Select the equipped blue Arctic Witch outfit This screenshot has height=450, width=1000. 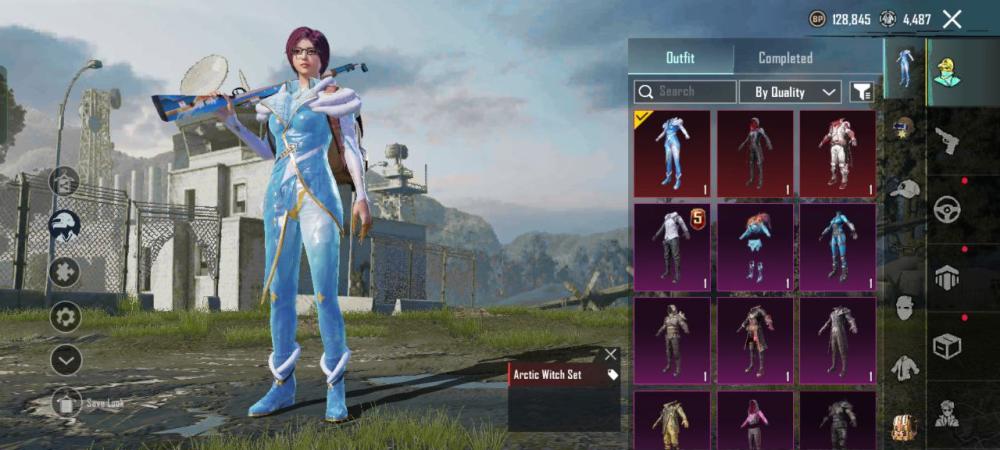[x=672, y=154]
